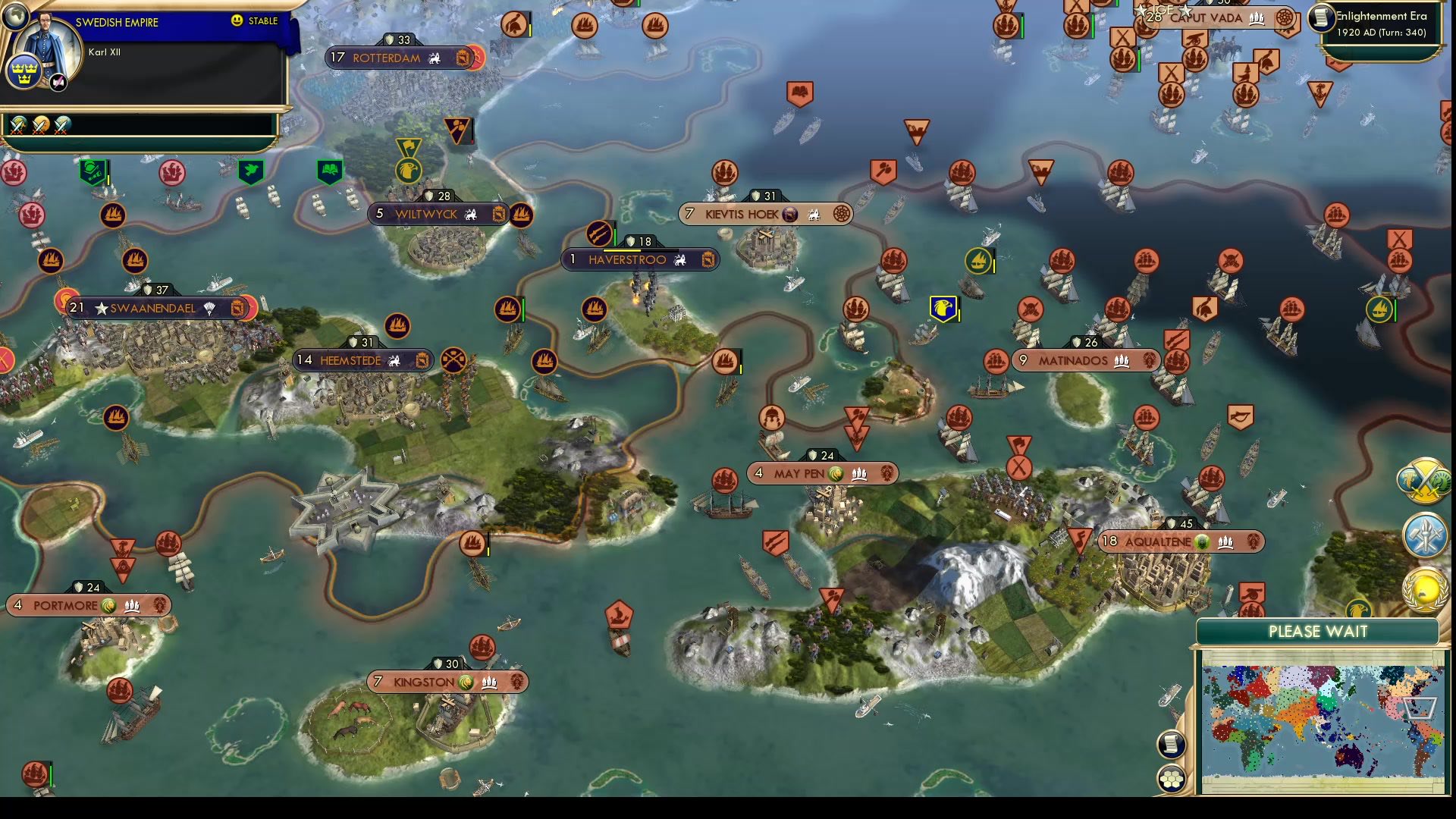Click the pink flag badge beside Karl XII

coord(58,80)
